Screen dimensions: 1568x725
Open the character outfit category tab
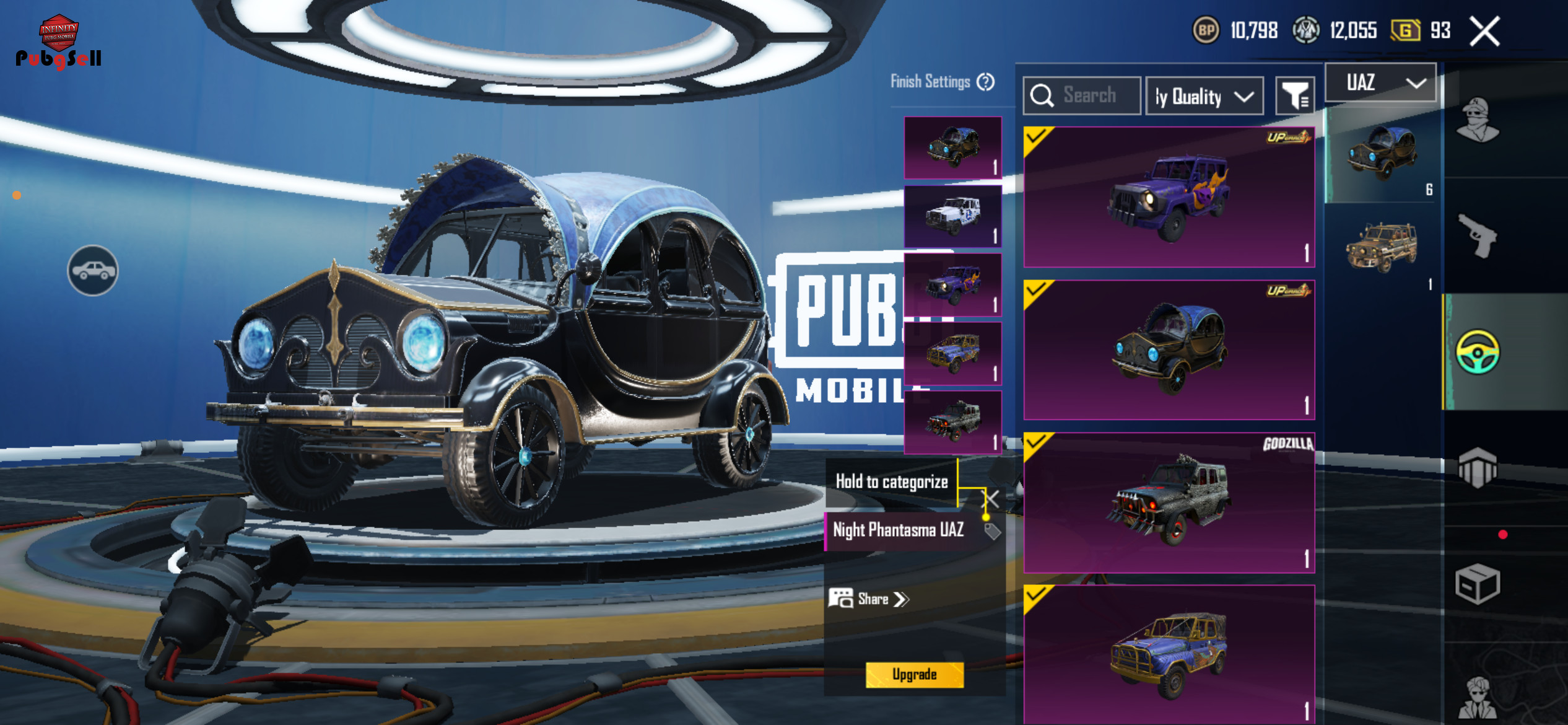(x=1478, y=120)
